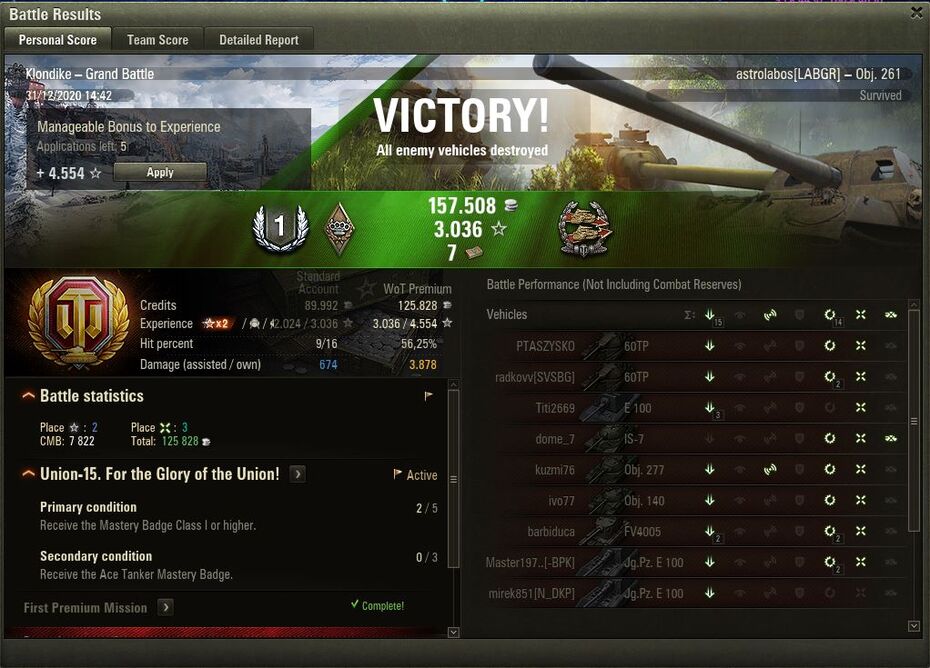Screen dimensions: 930x668
Task: Close the Battle Results window
Action: tap(916, 13)
